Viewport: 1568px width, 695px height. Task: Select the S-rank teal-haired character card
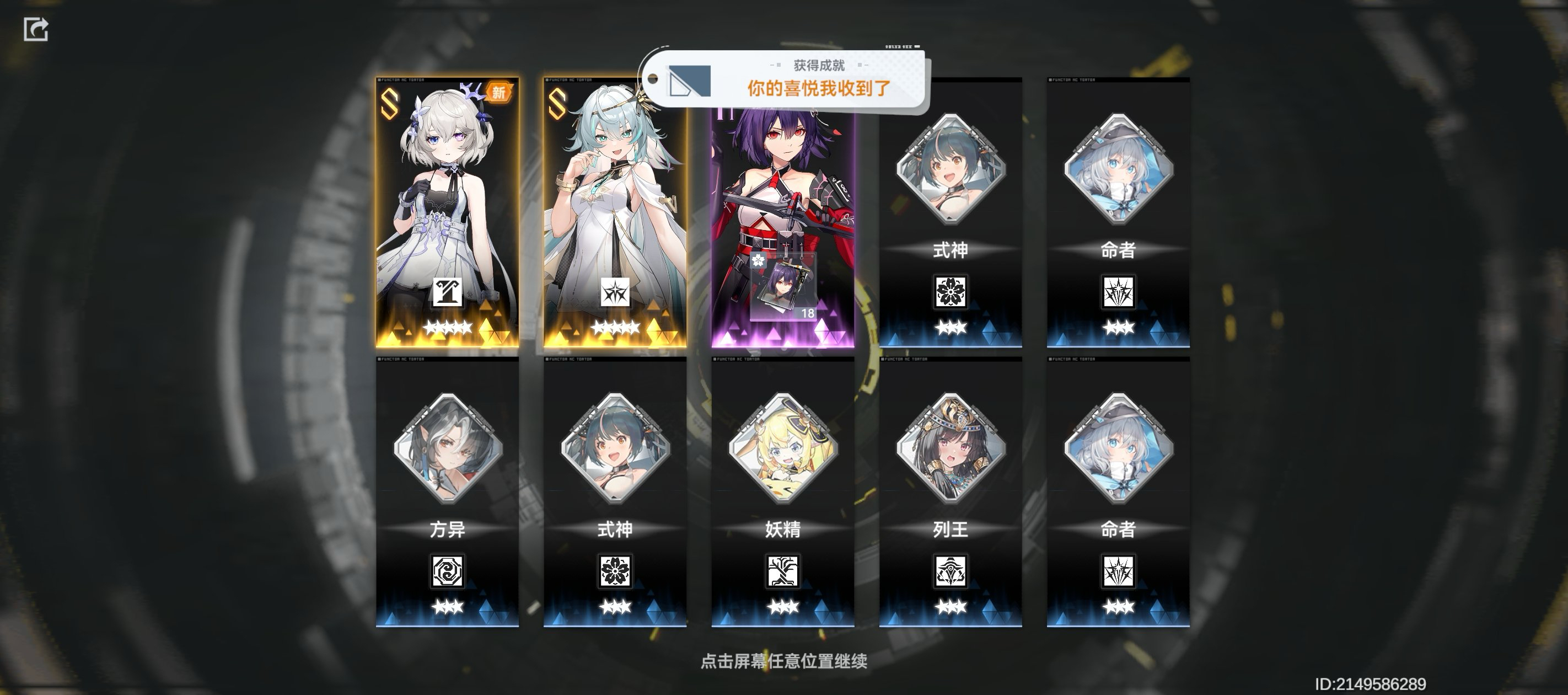click(x=615, y=213)
